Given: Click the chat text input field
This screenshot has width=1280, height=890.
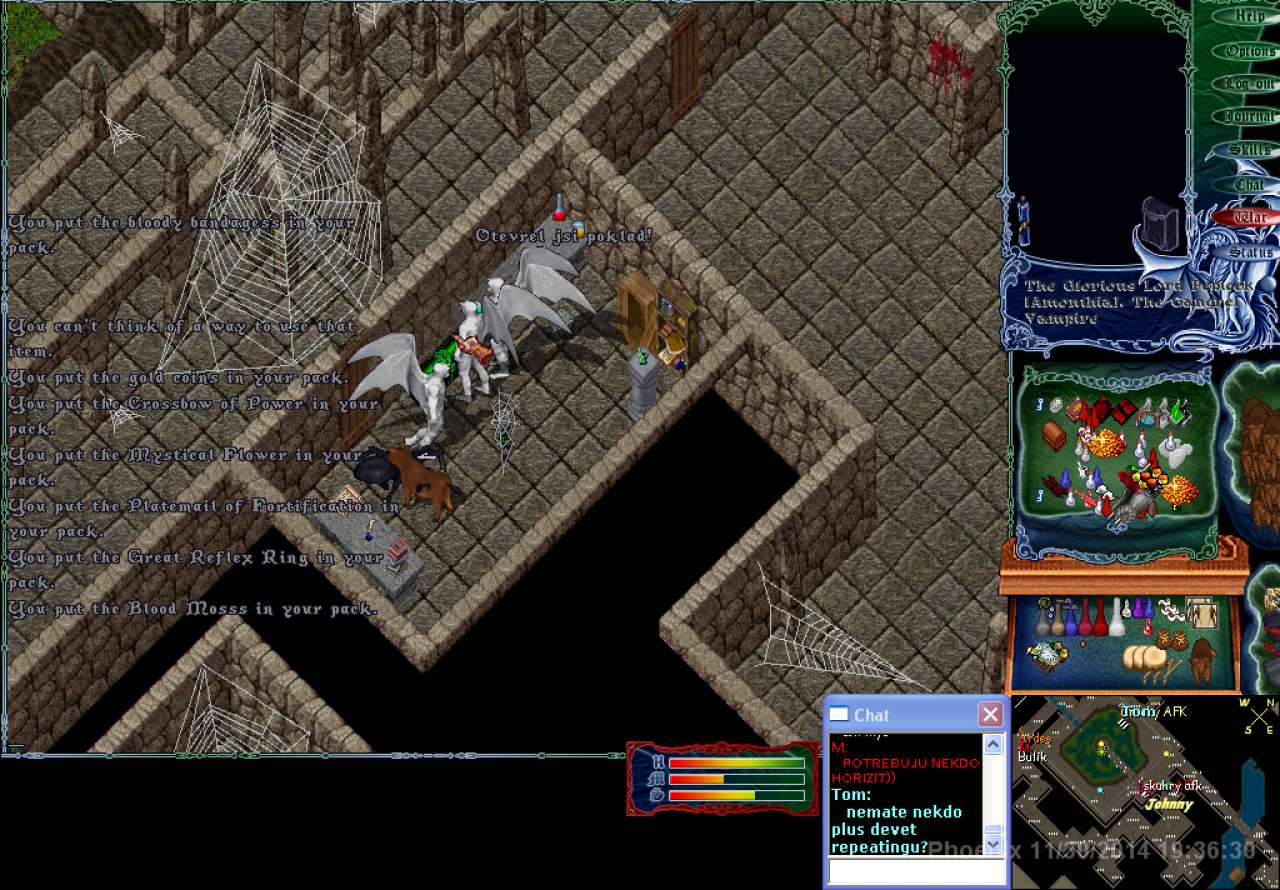Looking at the screenshot, I should tap(914, 872).
